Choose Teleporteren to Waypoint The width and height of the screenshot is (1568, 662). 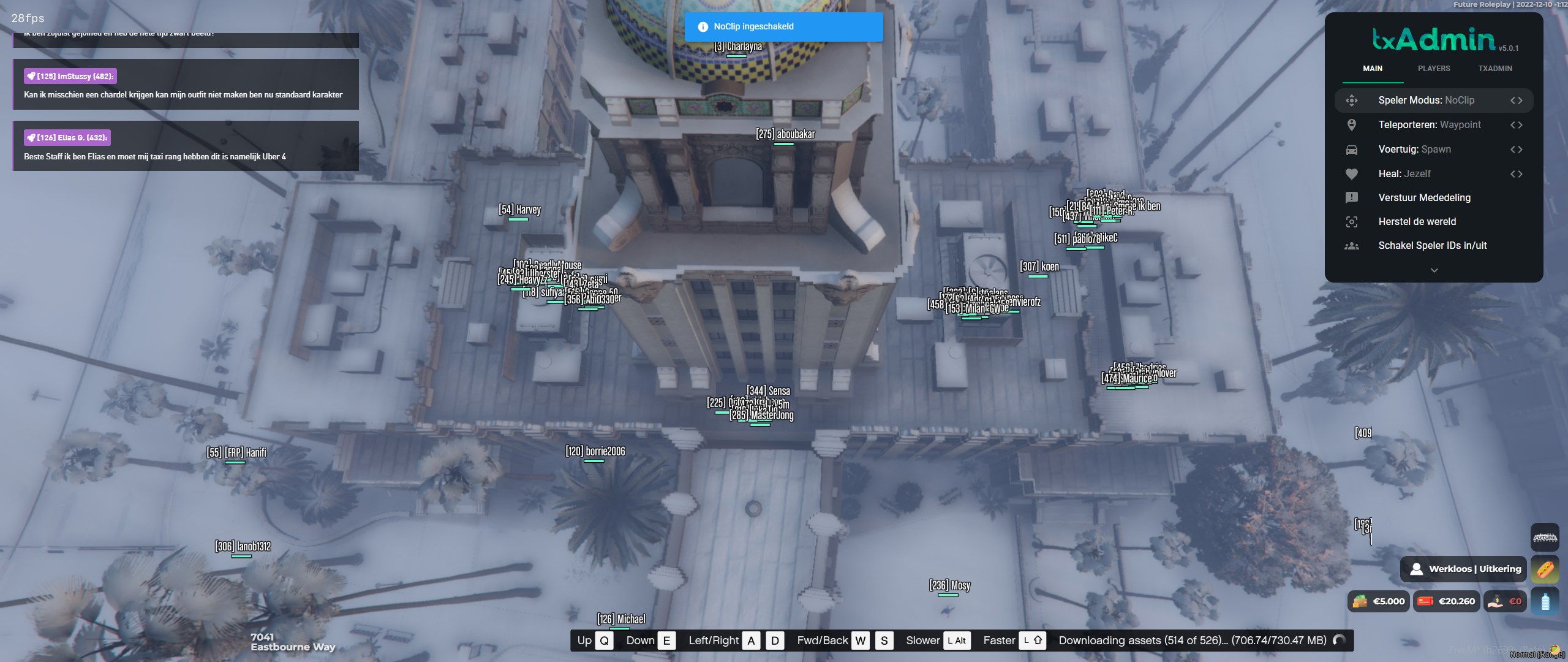click(1429, 125)
